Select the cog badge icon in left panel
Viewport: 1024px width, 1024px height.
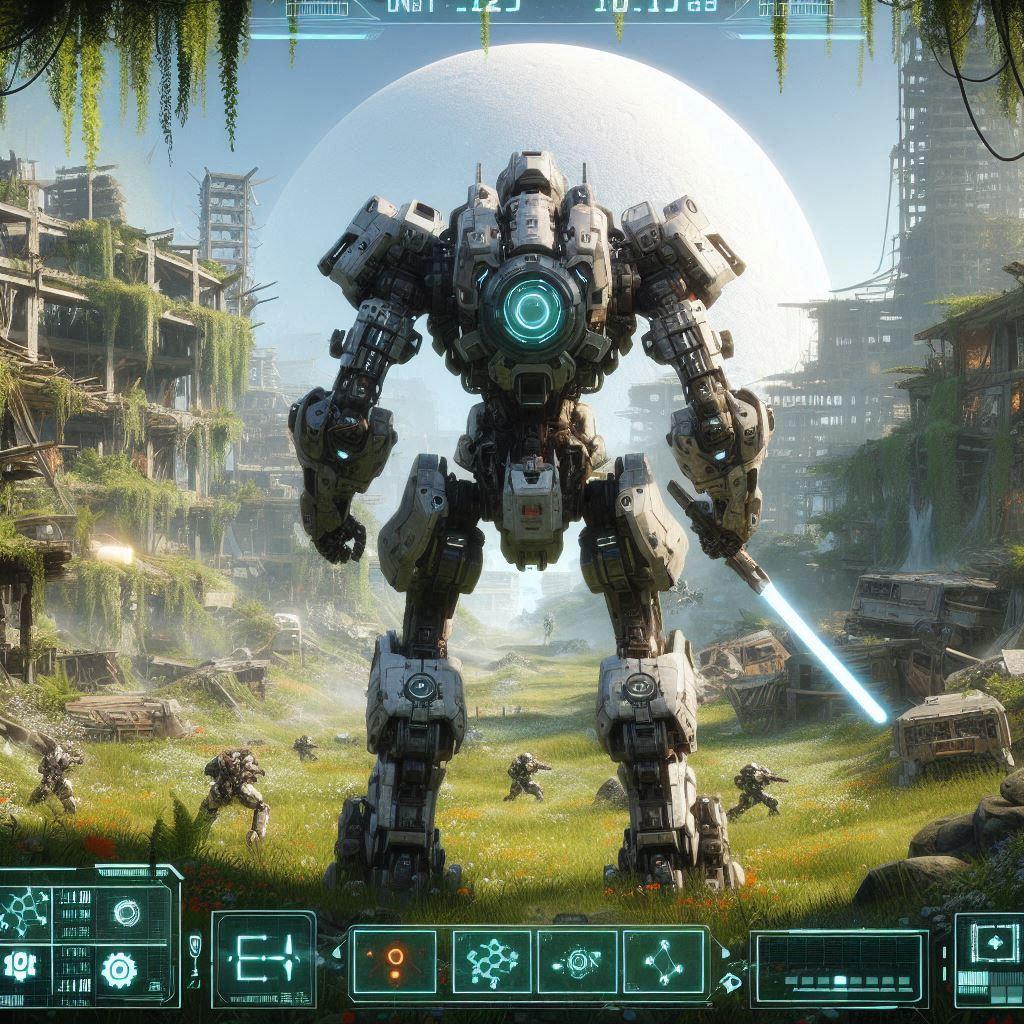tap(20, 964)
